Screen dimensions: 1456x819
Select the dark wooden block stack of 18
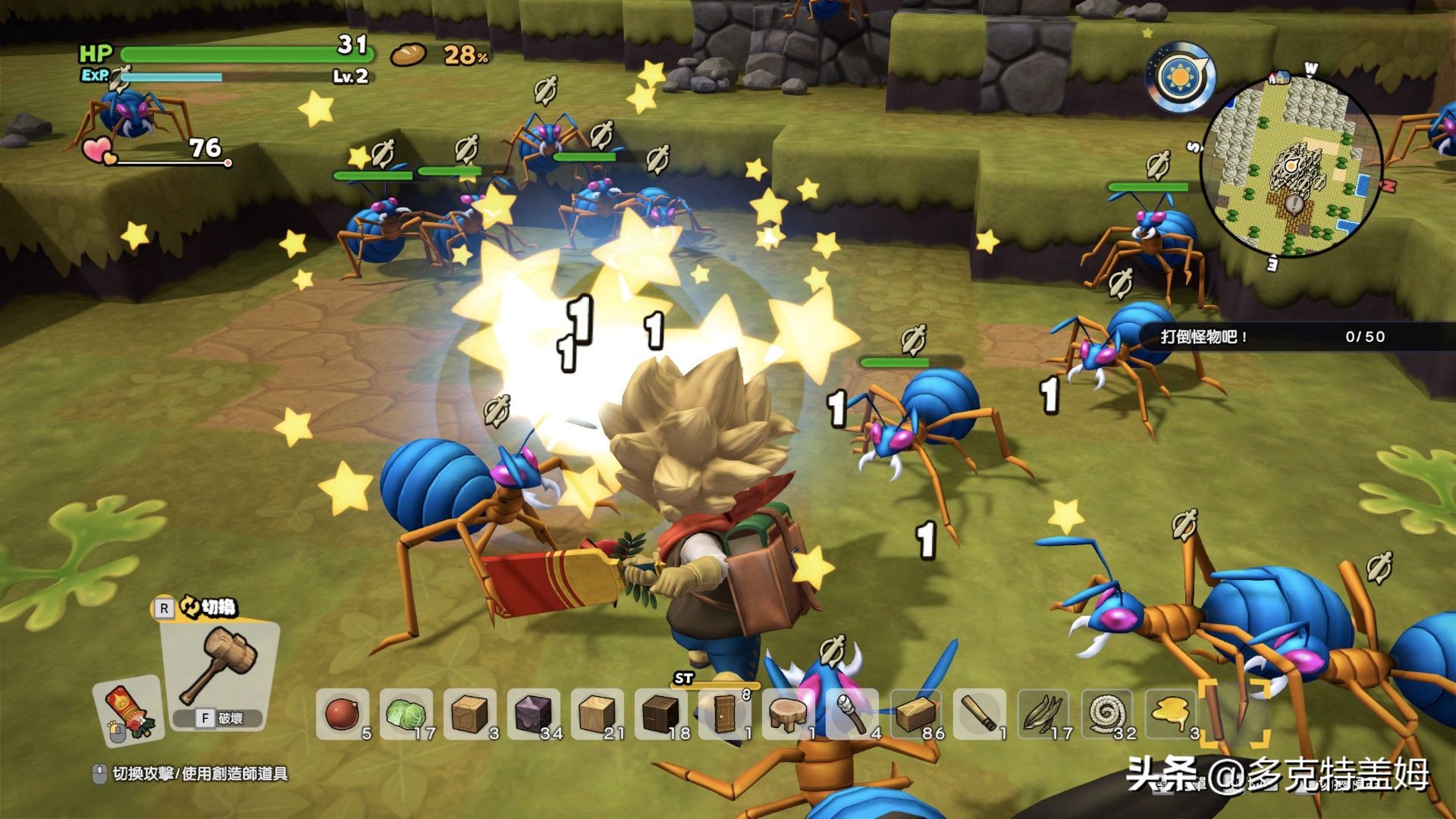(659, 714)
